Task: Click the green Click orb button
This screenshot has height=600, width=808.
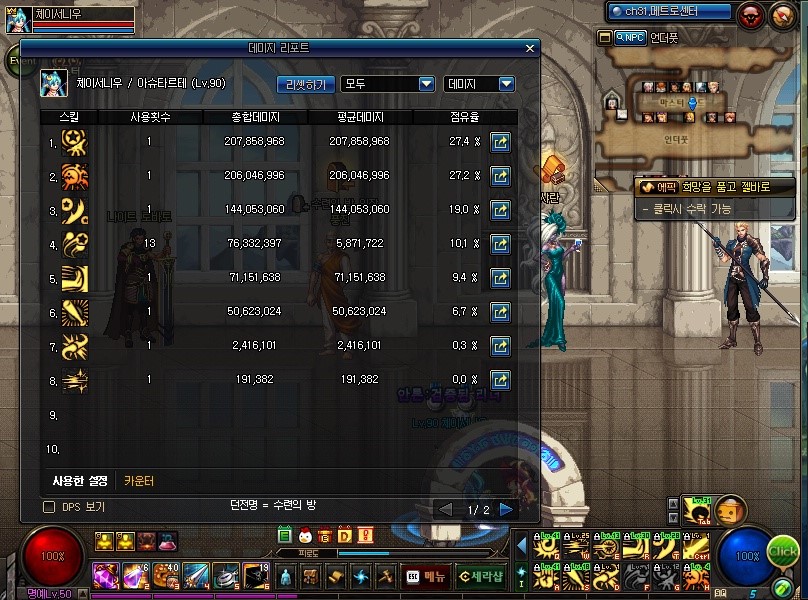Action: pos(783,552)
